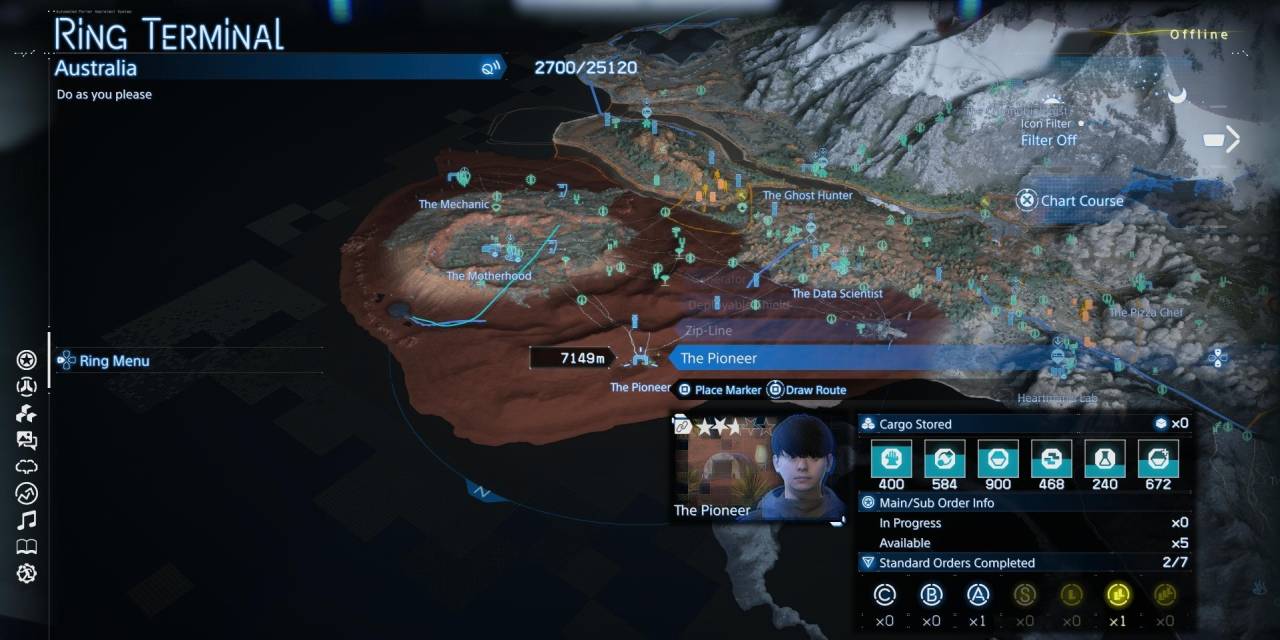Select the star emblem sidebar icon
The image size is (1280, 640).
point(27,360)
